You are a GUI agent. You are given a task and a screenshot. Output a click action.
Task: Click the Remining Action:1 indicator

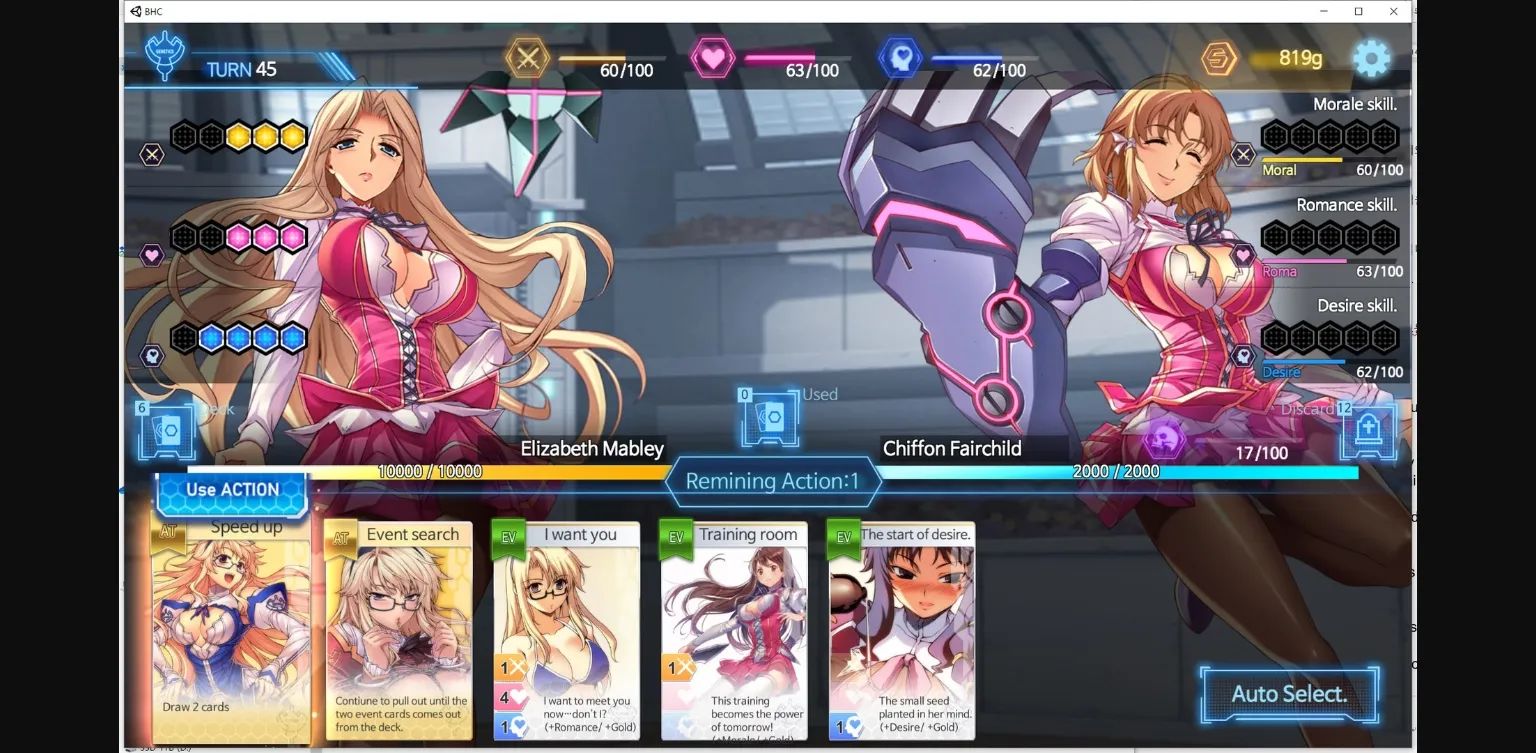pos(774,481)
